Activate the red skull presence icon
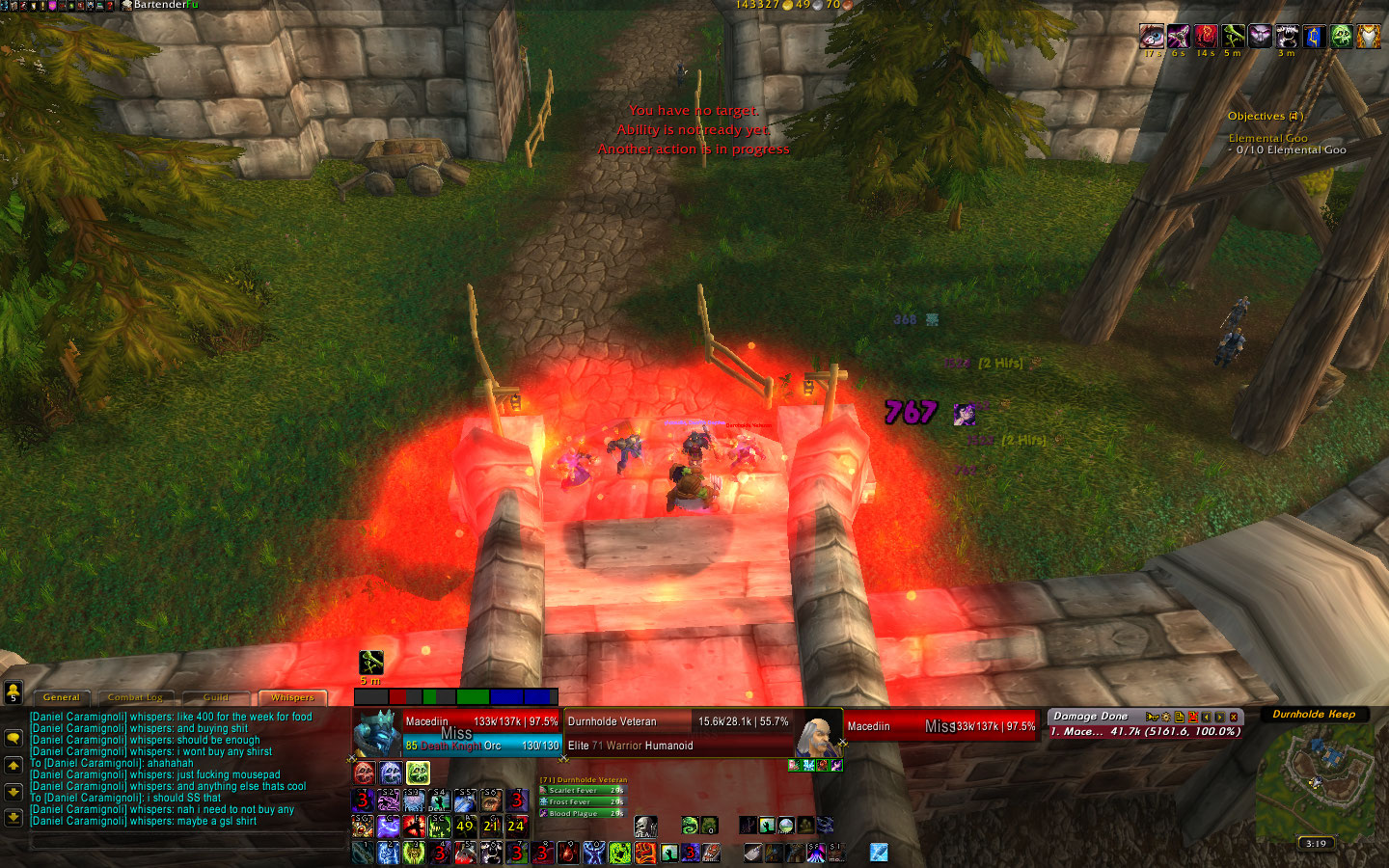The width and height of the screenshot is (1389, 868). (364, 773)
